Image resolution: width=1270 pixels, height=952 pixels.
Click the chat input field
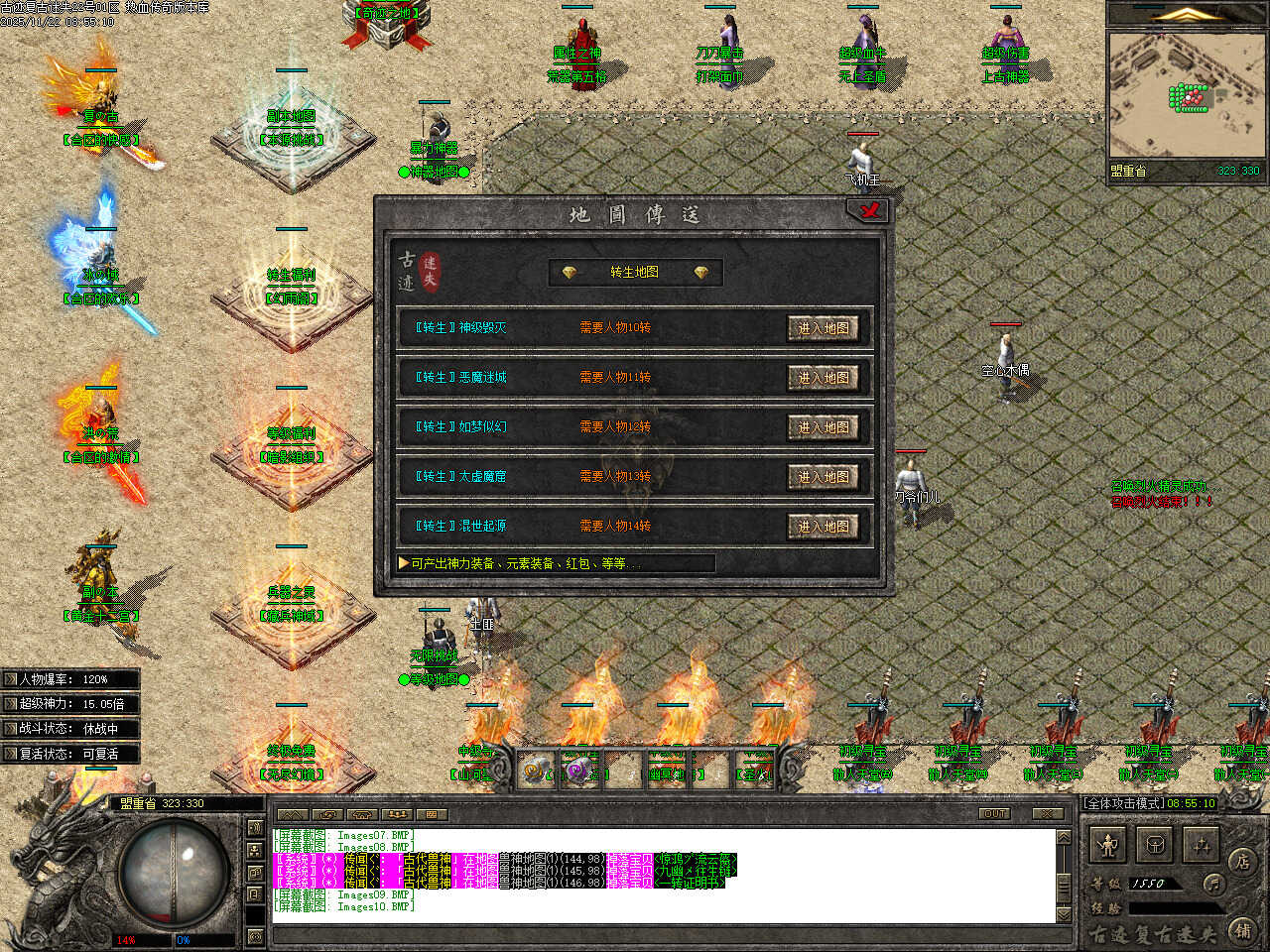tap(663, 935)
